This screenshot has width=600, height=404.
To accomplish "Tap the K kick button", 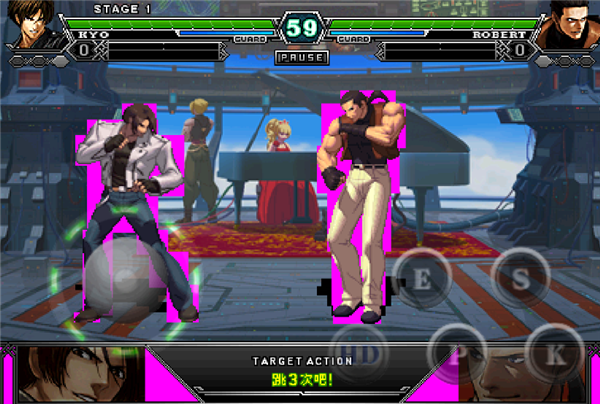I will (554, 354).
